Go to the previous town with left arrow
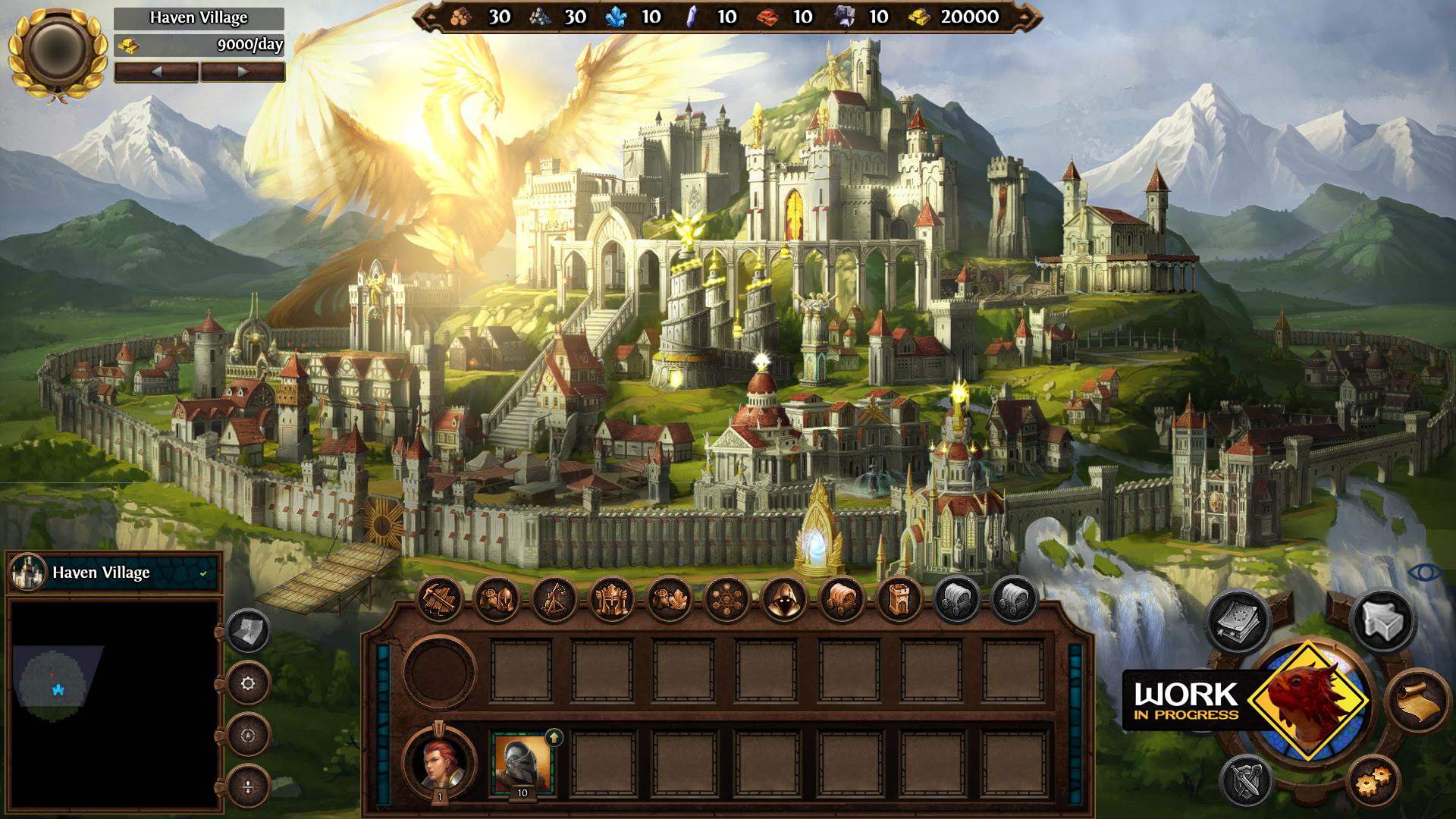1456x819 pixels. (157, 72)
